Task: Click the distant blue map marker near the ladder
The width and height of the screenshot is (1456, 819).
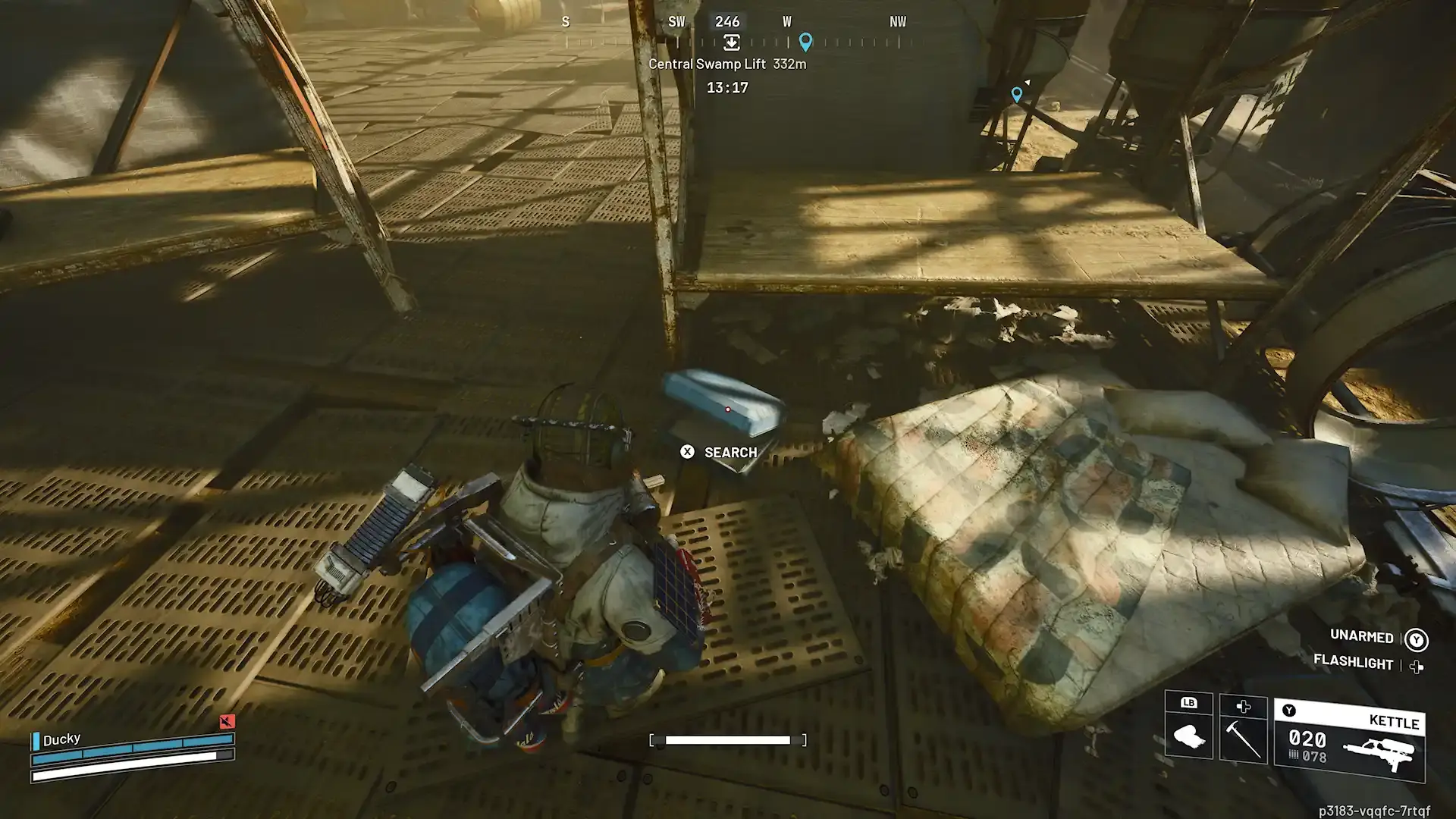Action: tap(1016, 94)
